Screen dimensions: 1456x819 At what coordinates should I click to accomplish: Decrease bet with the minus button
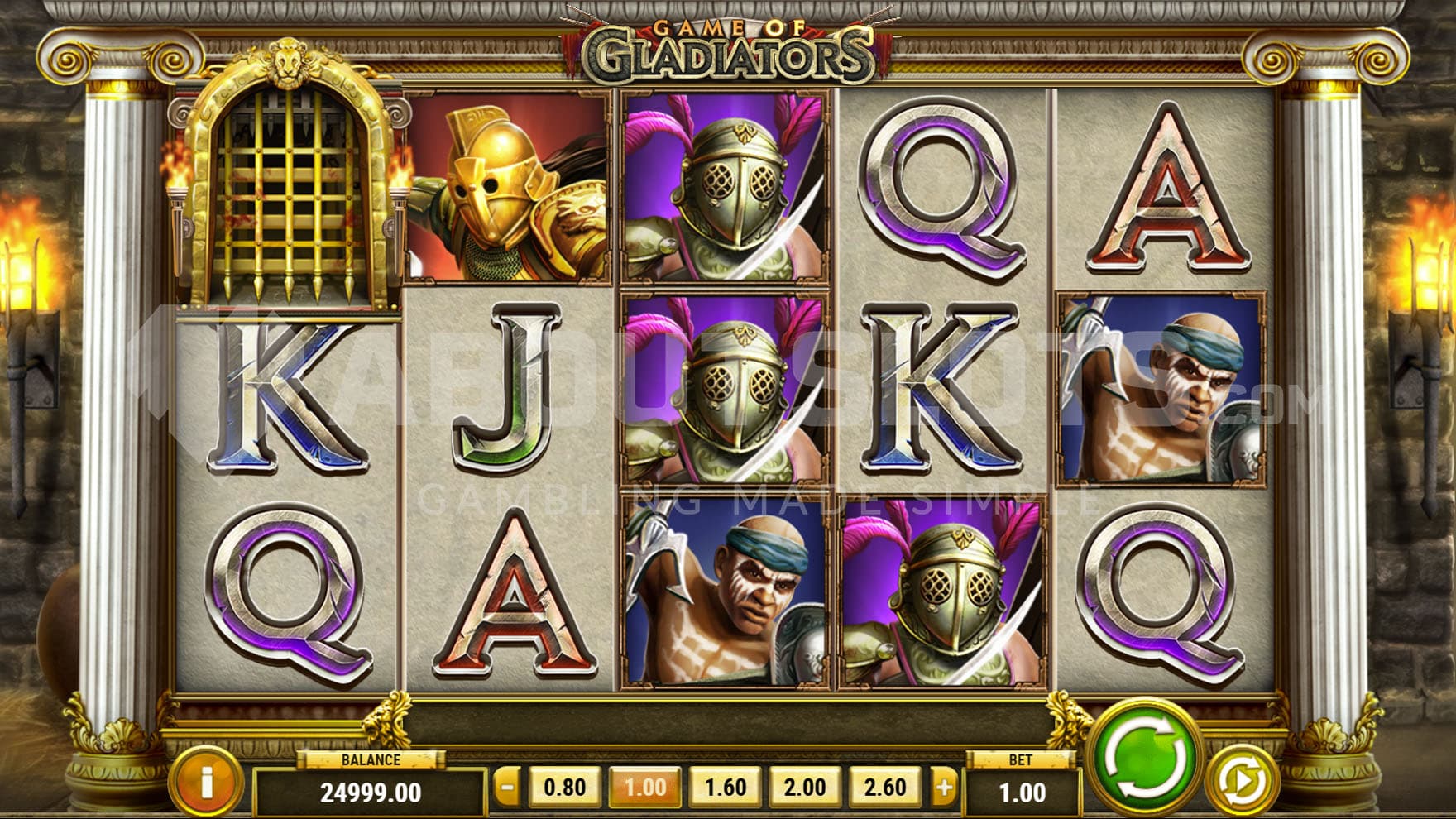coord(507,788)
